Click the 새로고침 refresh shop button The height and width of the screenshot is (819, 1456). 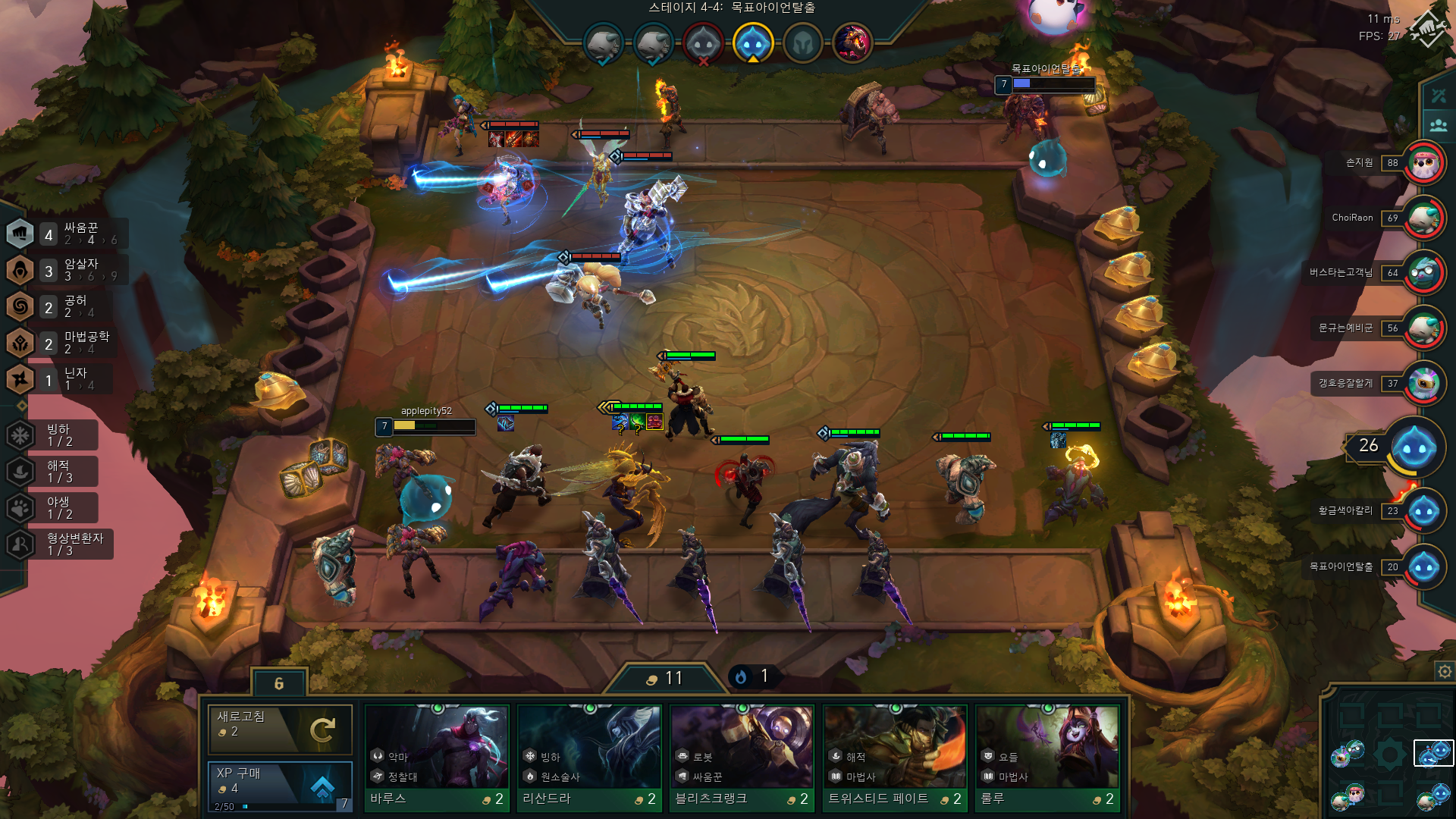tap(280, 729)
